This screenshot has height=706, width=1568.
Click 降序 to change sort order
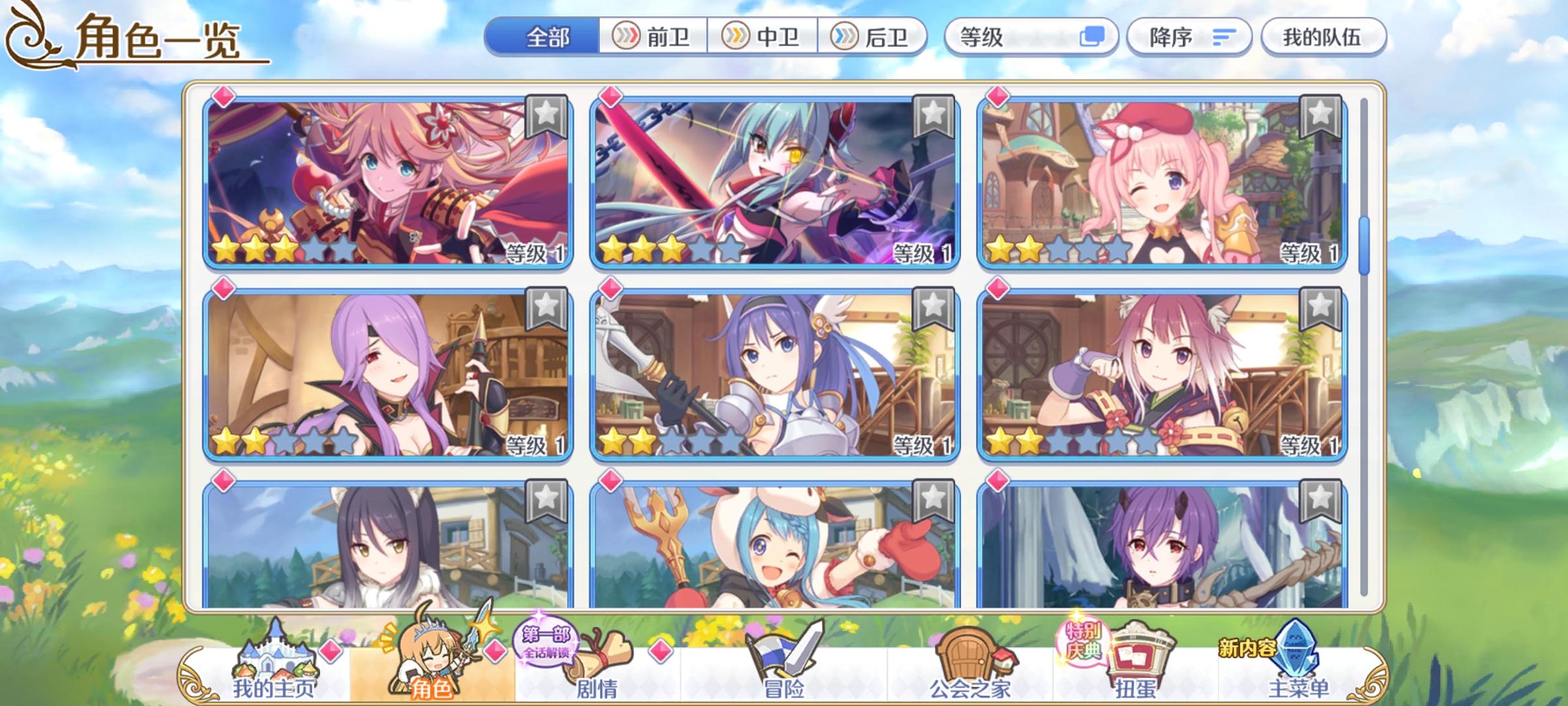click(x=1189, y=37)
